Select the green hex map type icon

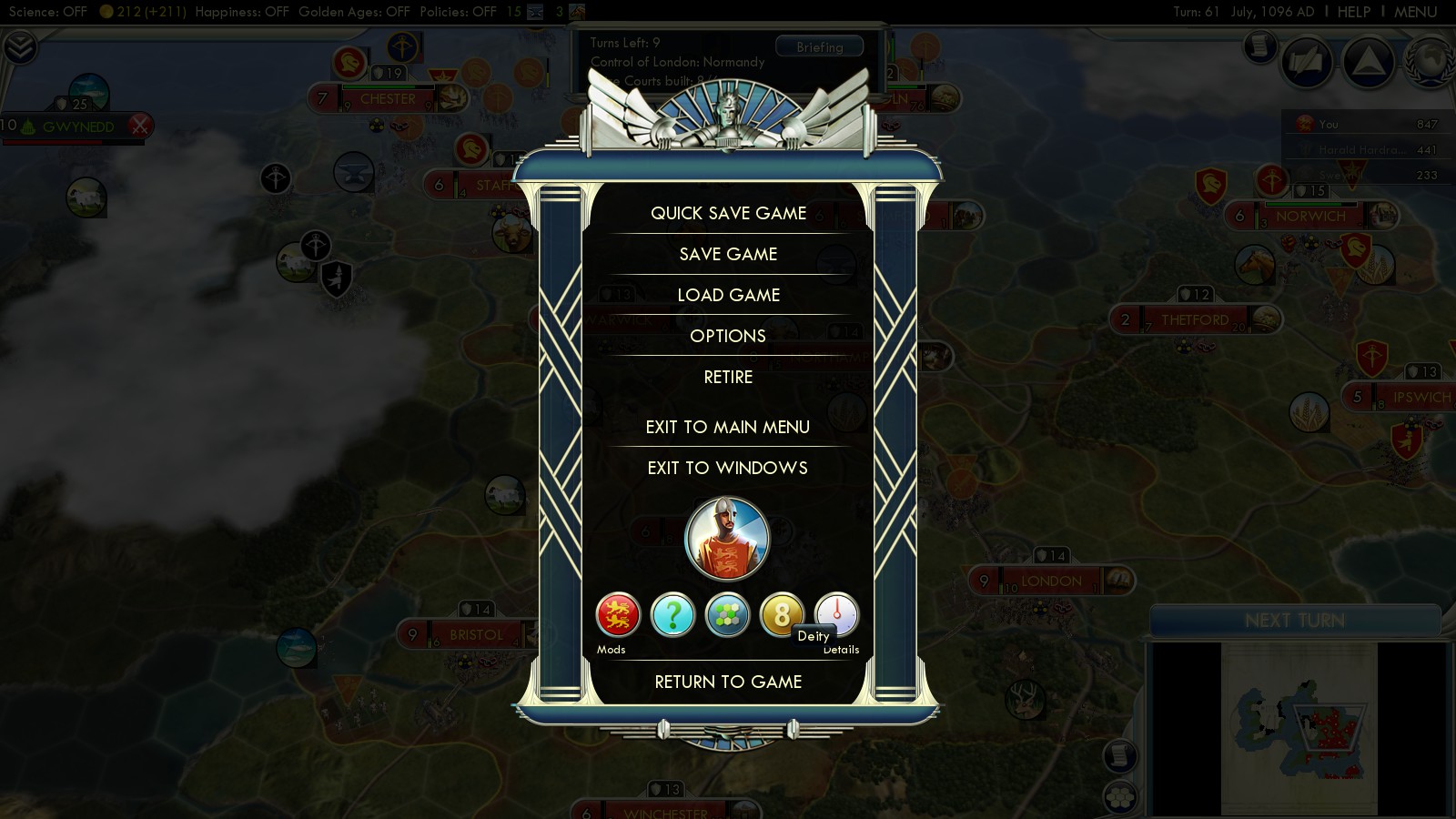pos(727,615)
